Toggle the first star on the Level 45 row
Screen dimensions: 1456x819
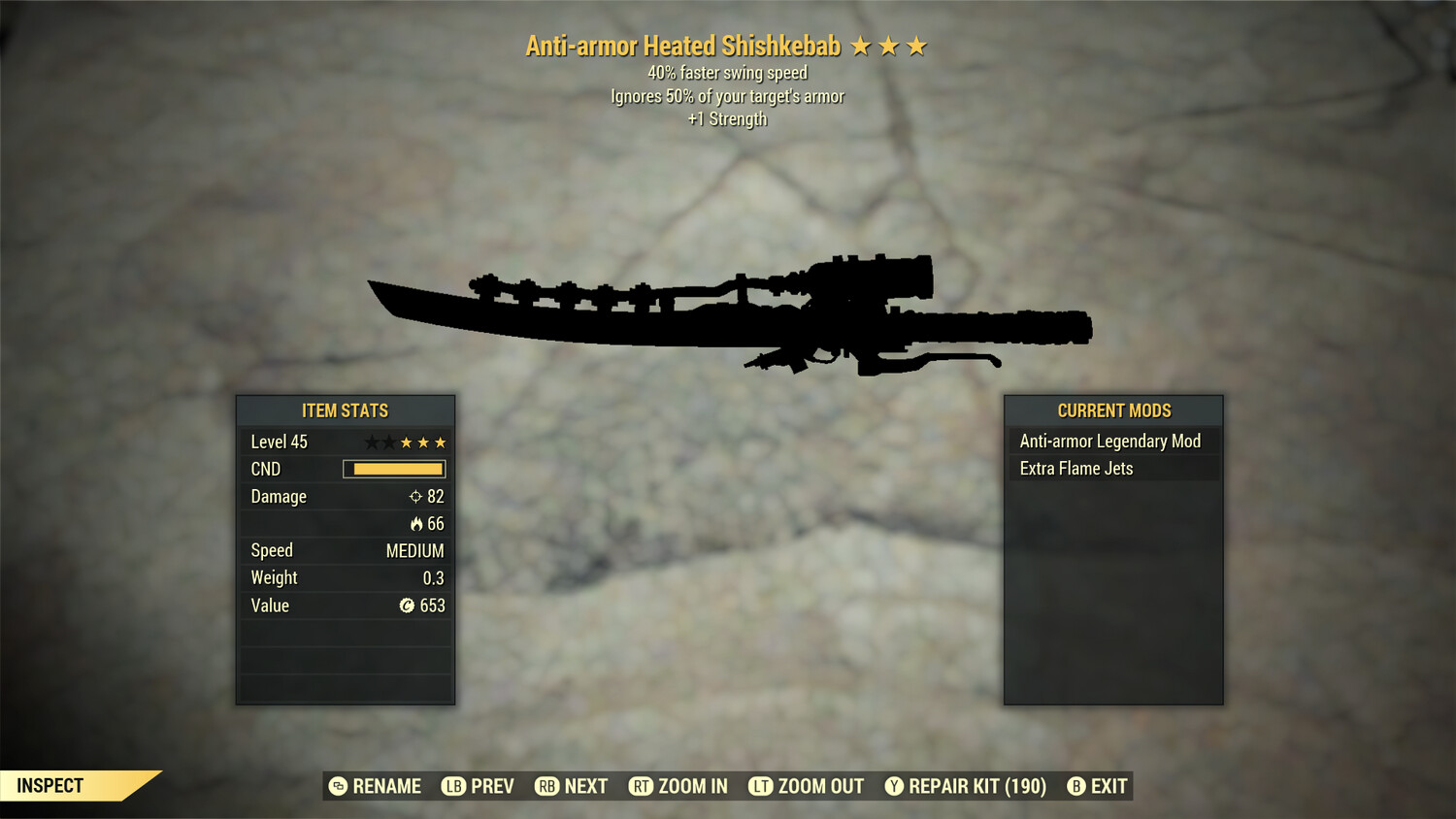pos(371,442)
